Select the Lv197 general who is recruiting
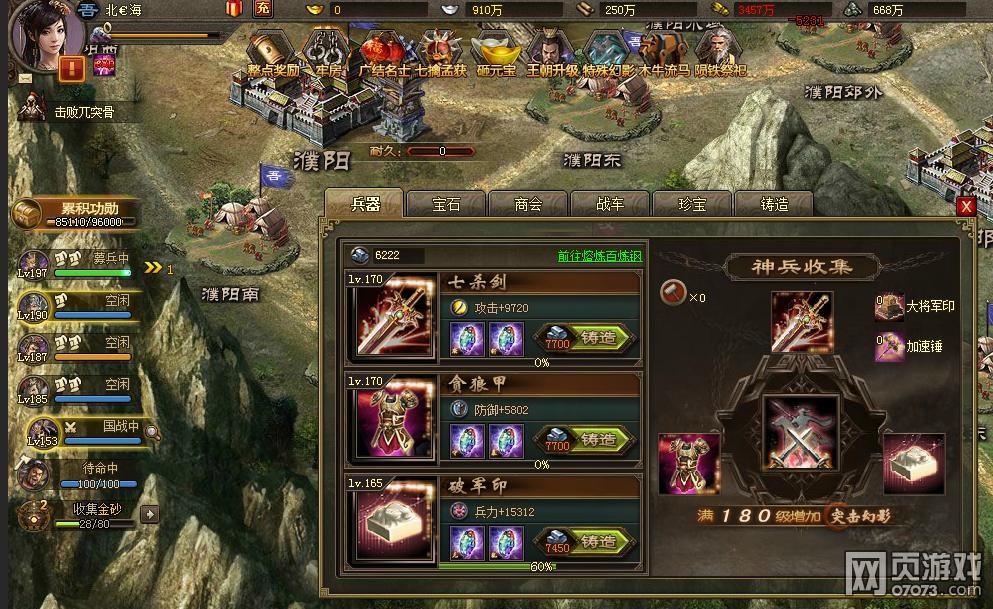This screenshot has width=993, height=609. click(x=34, y=266)
